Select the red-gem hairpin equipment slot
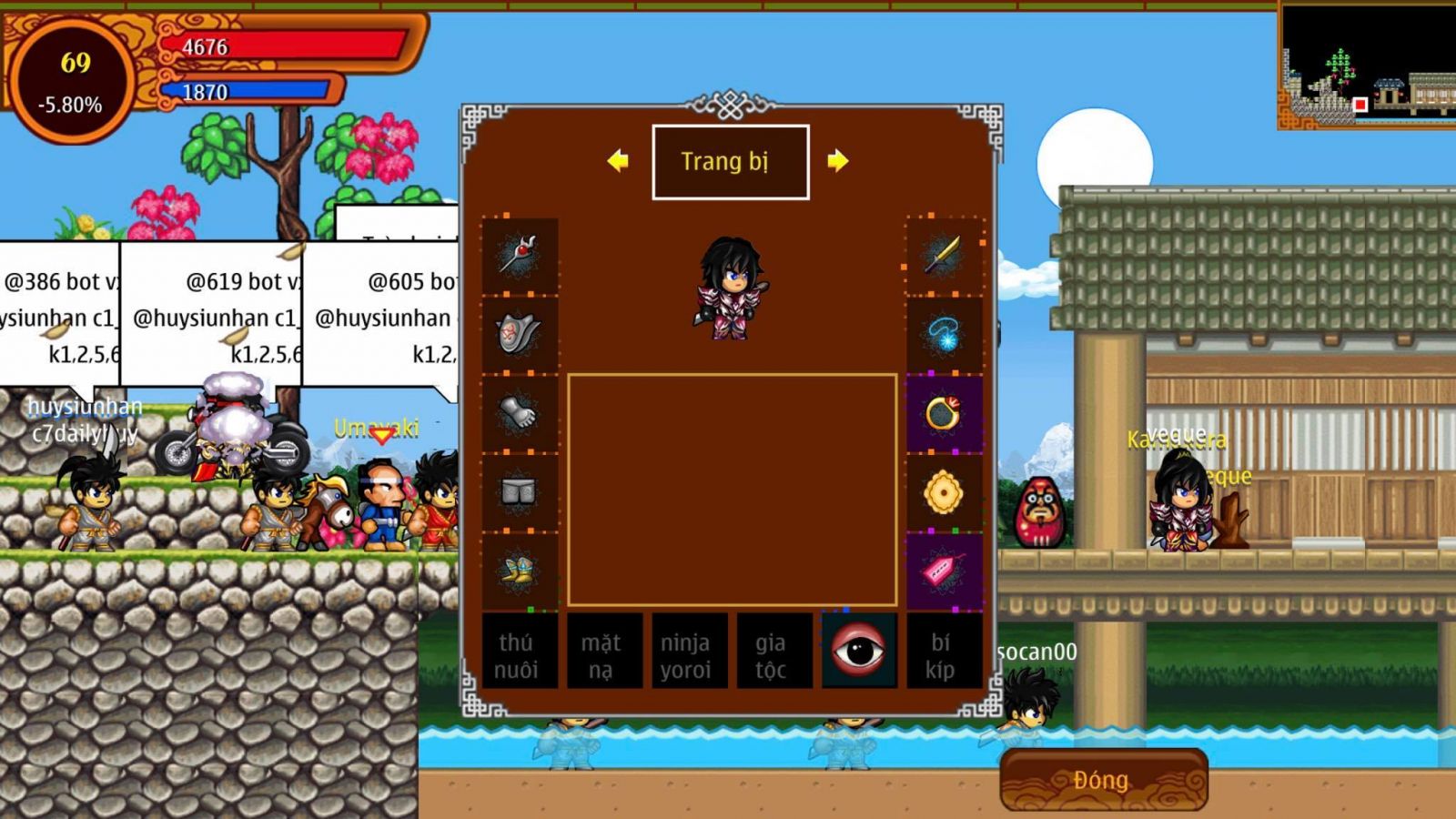Screen dimensions: 1456x819 [x=520, y=256]
